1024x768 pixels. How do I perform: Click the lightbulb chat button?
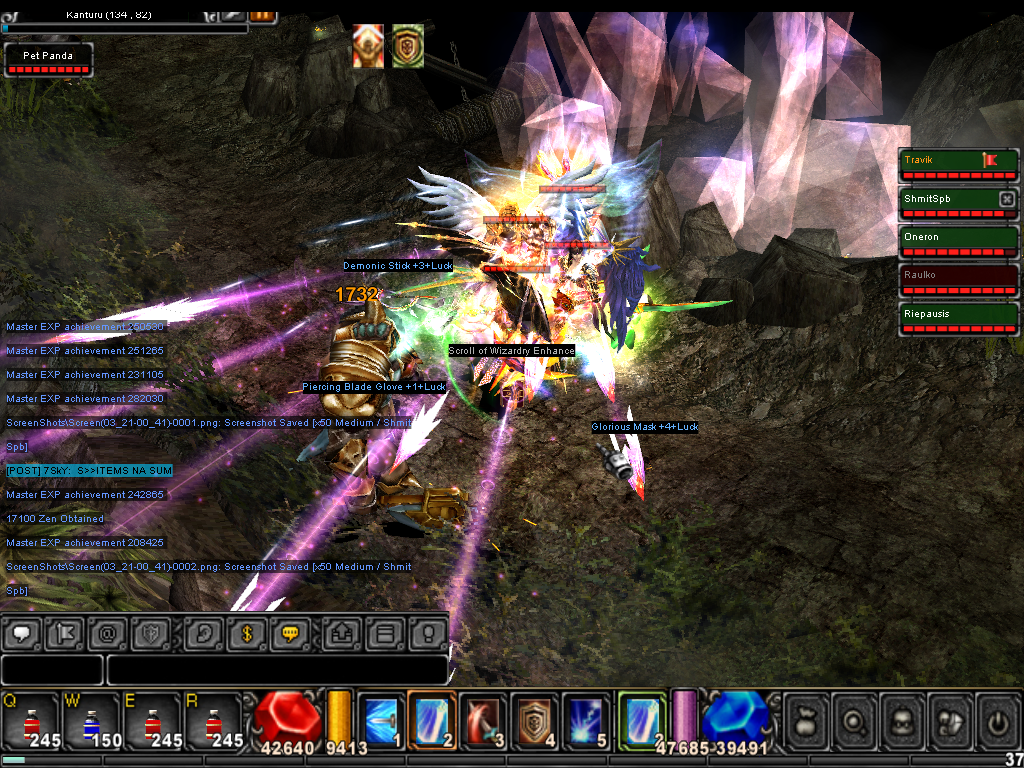[x=427, y=634]
